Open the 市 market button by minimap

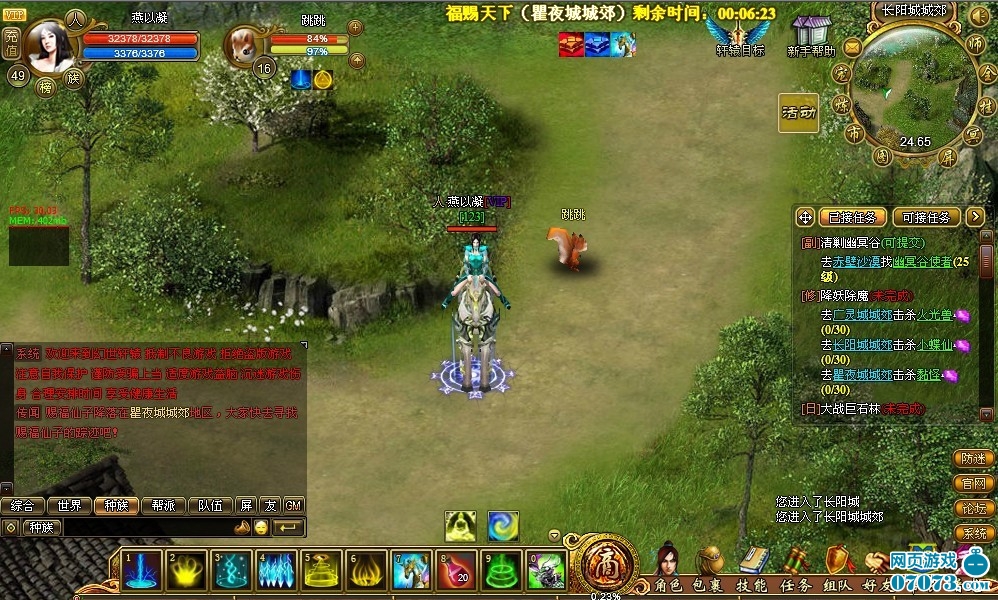click(x=853, y=133)
